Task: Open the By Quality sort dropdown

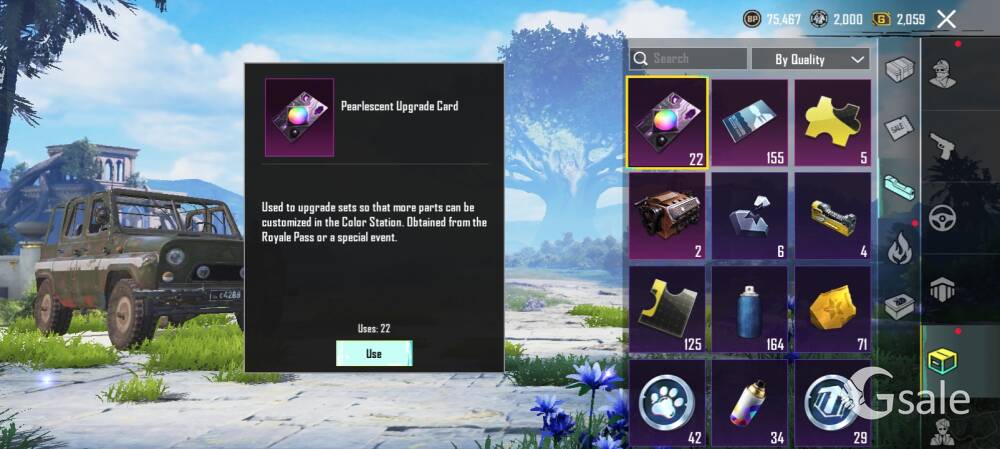Action: [x=810, y=59]
